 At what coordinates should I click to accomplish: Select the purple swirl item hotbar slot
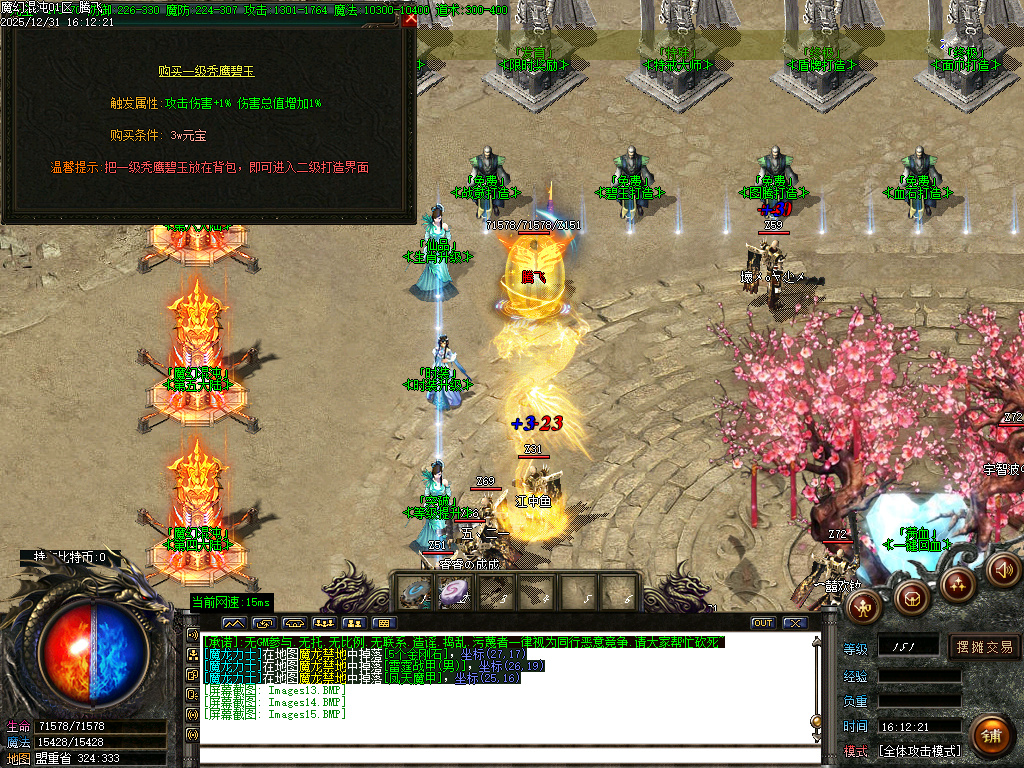(x=454, y=591)
